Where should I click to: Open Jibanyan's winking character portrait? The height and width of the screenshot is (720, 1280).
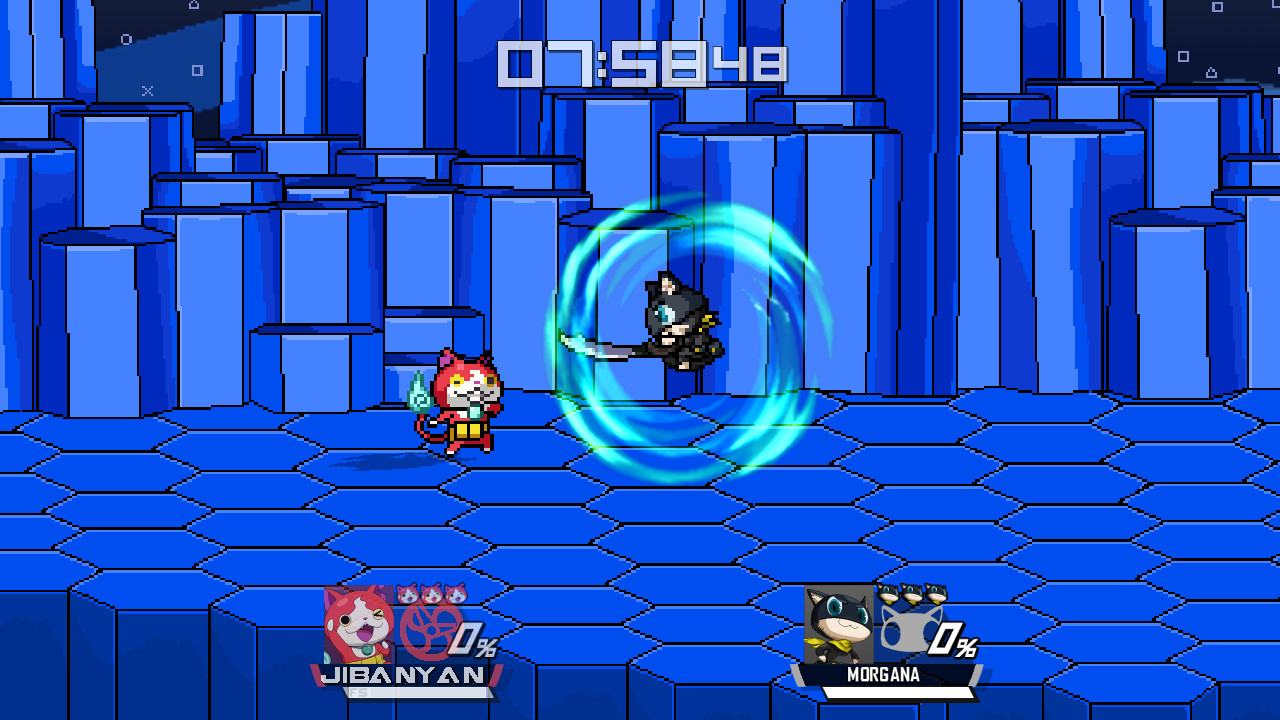pos(359,625)
